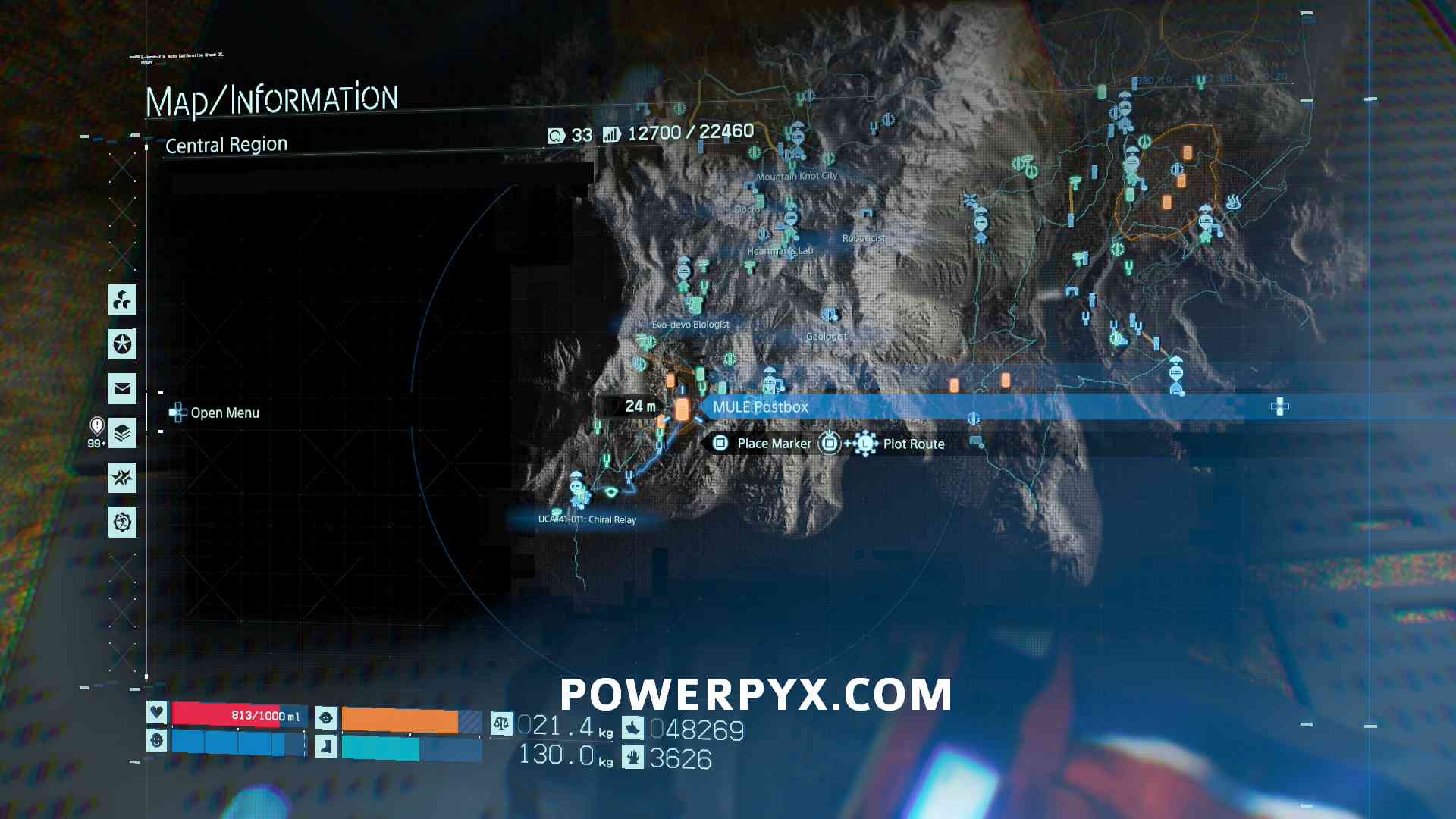The width and height of the screenshot is (1456, 819).
Task: Select the Heartman's Lab location on map
Action: 780,251
